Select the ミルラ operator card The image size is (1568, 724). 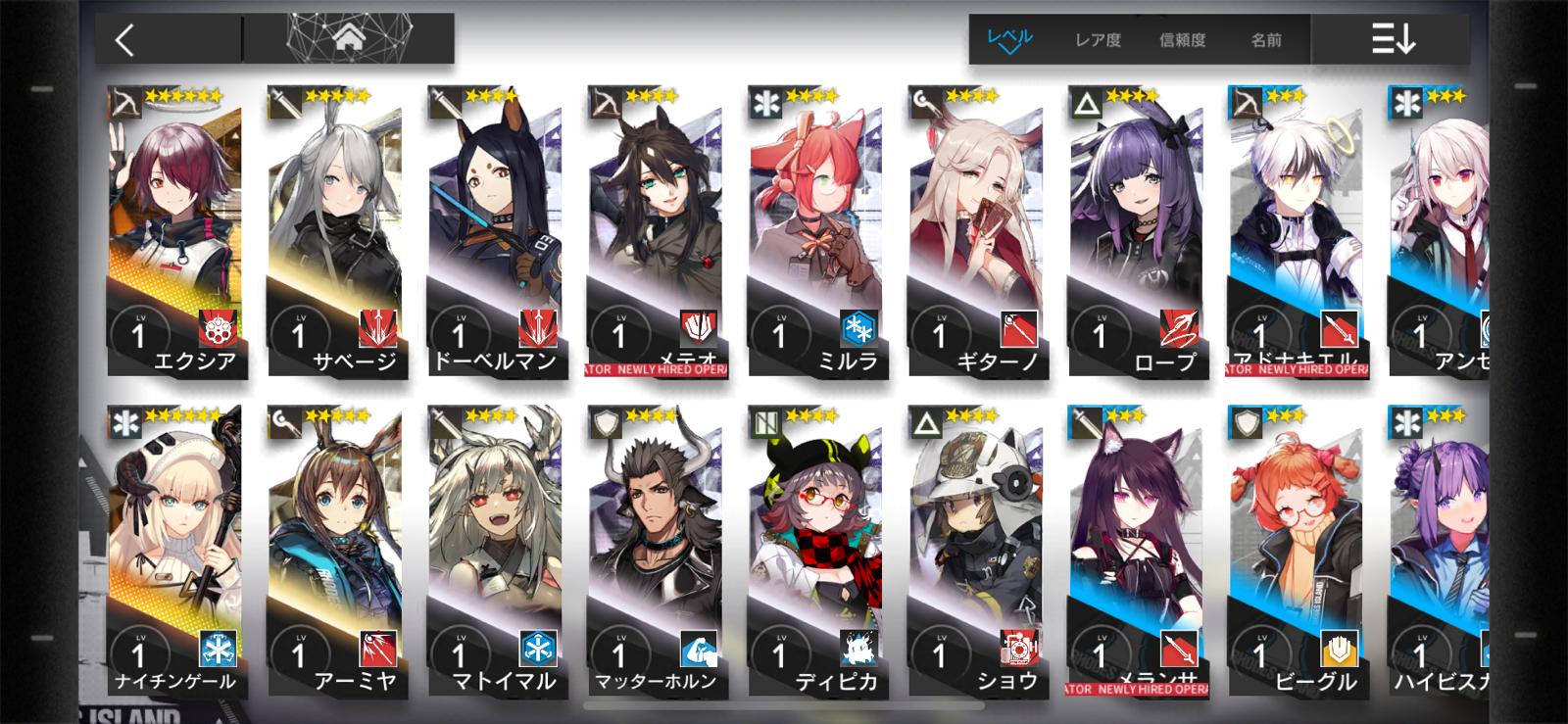tap(815, 231)
